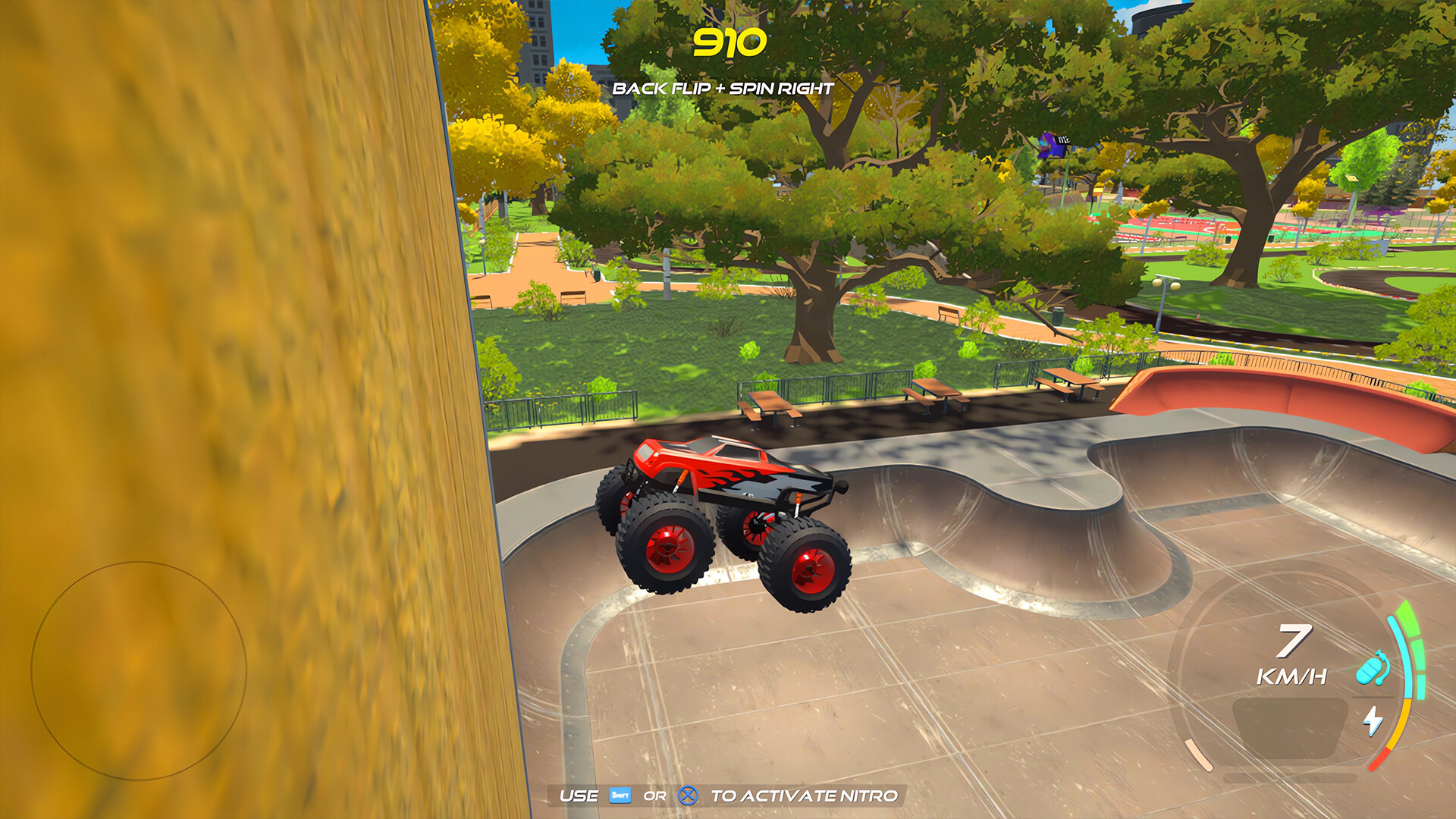This screenshot has width=1456, height=819.
Task: Select the lightning boost icon
Action: [1373, 720]
